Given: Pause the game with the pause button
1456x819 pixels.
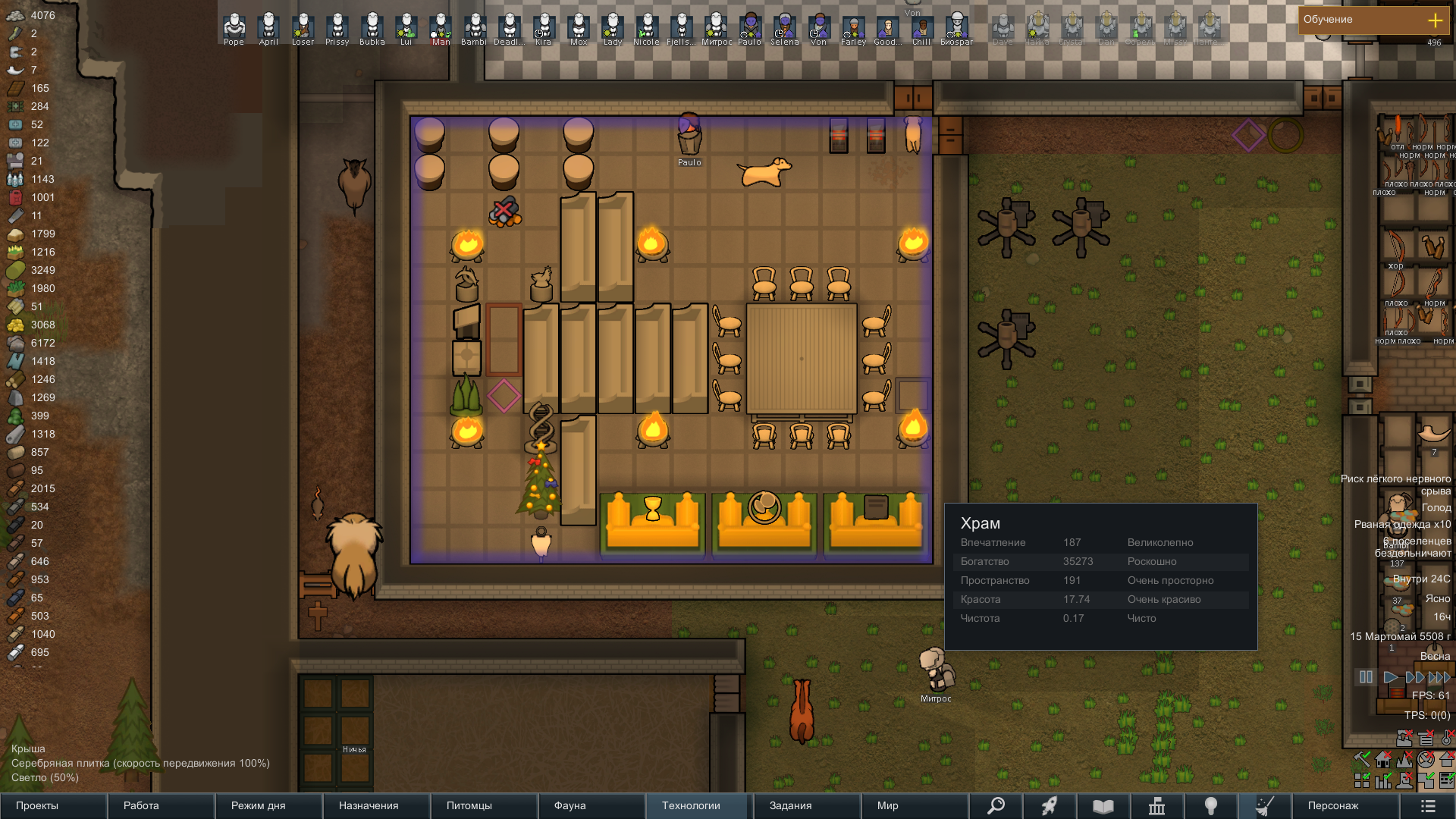Looking at the screenshot, I should (1366, 677).
